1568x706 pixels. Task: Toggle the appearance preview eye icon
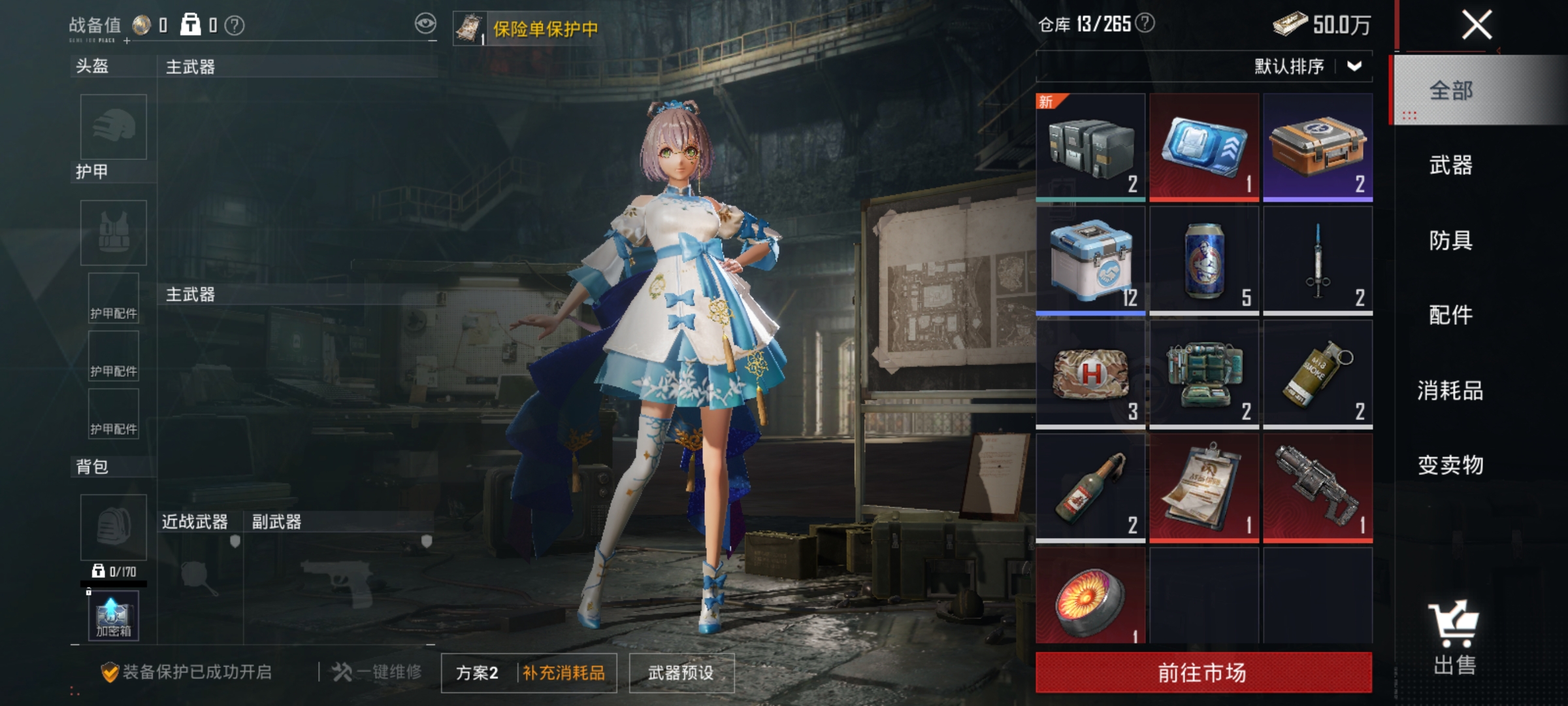pos(426,22)
